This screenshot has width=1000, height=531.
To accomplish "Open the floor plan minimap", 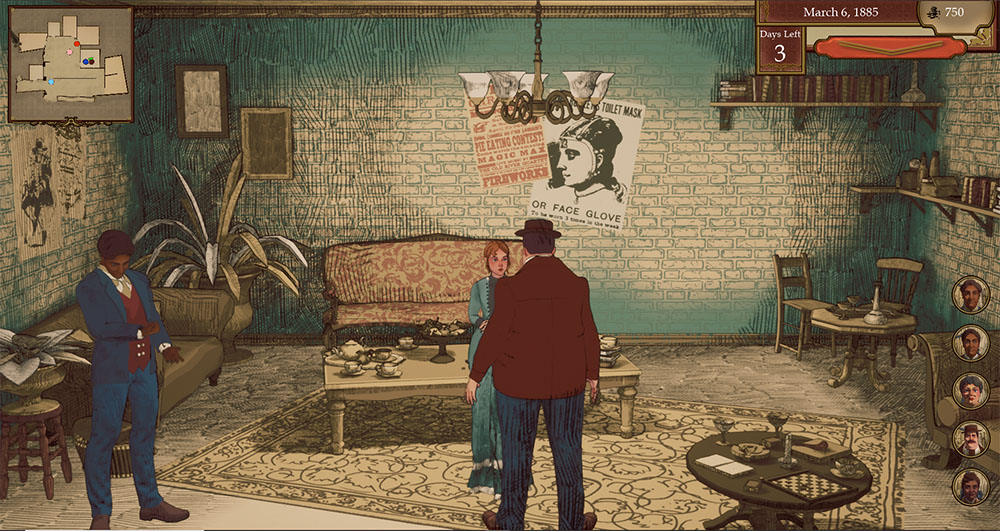I will pyautogui.click(x=70, y=64).
